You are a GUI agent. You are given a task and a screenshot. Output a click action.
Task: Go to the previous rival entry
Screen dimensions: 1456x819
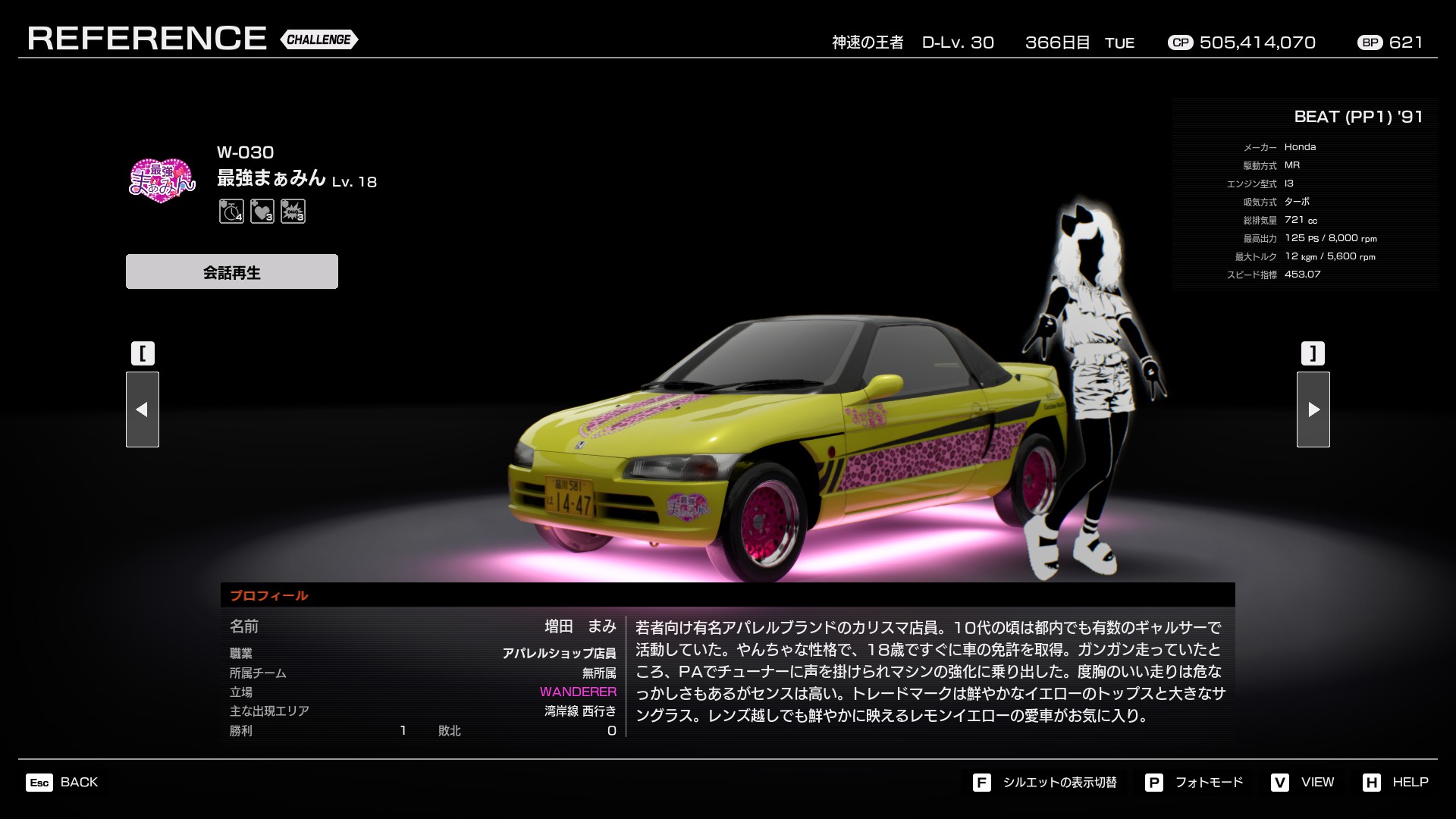[x=143, y=409]
